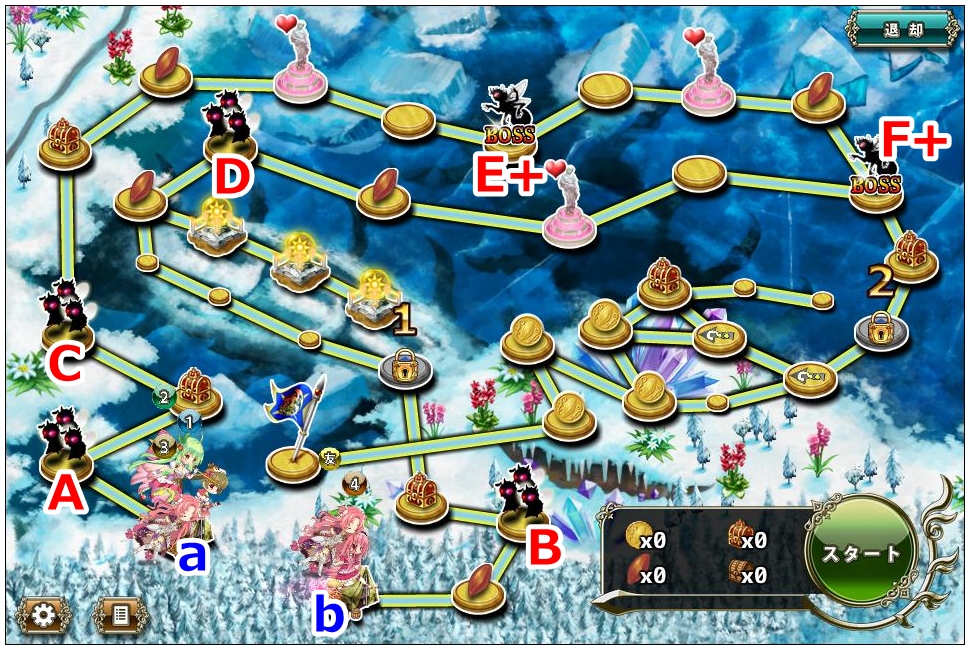Open settings with the gear icon

tap(43, 614)
